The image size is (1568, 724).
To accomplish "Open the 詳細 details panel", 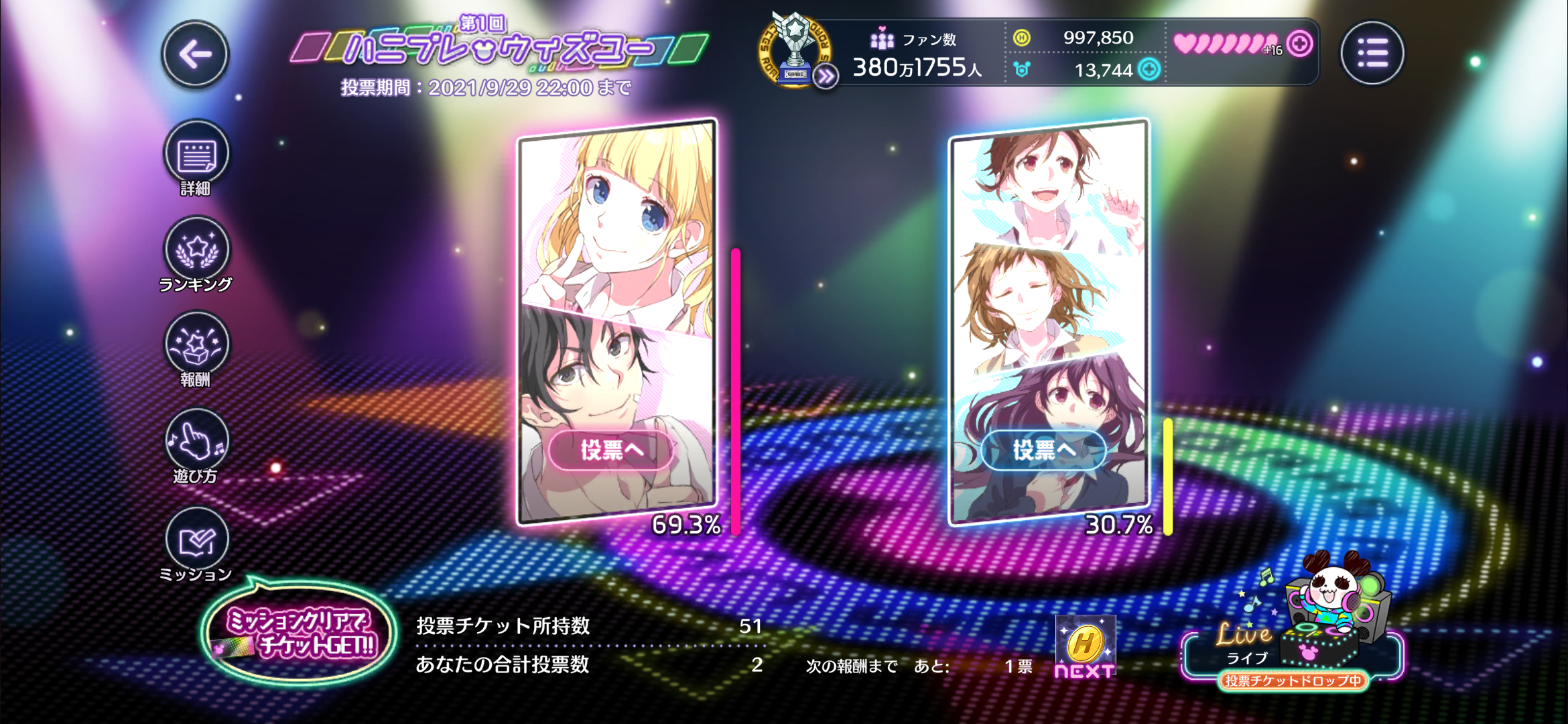I will click(196, 155).
